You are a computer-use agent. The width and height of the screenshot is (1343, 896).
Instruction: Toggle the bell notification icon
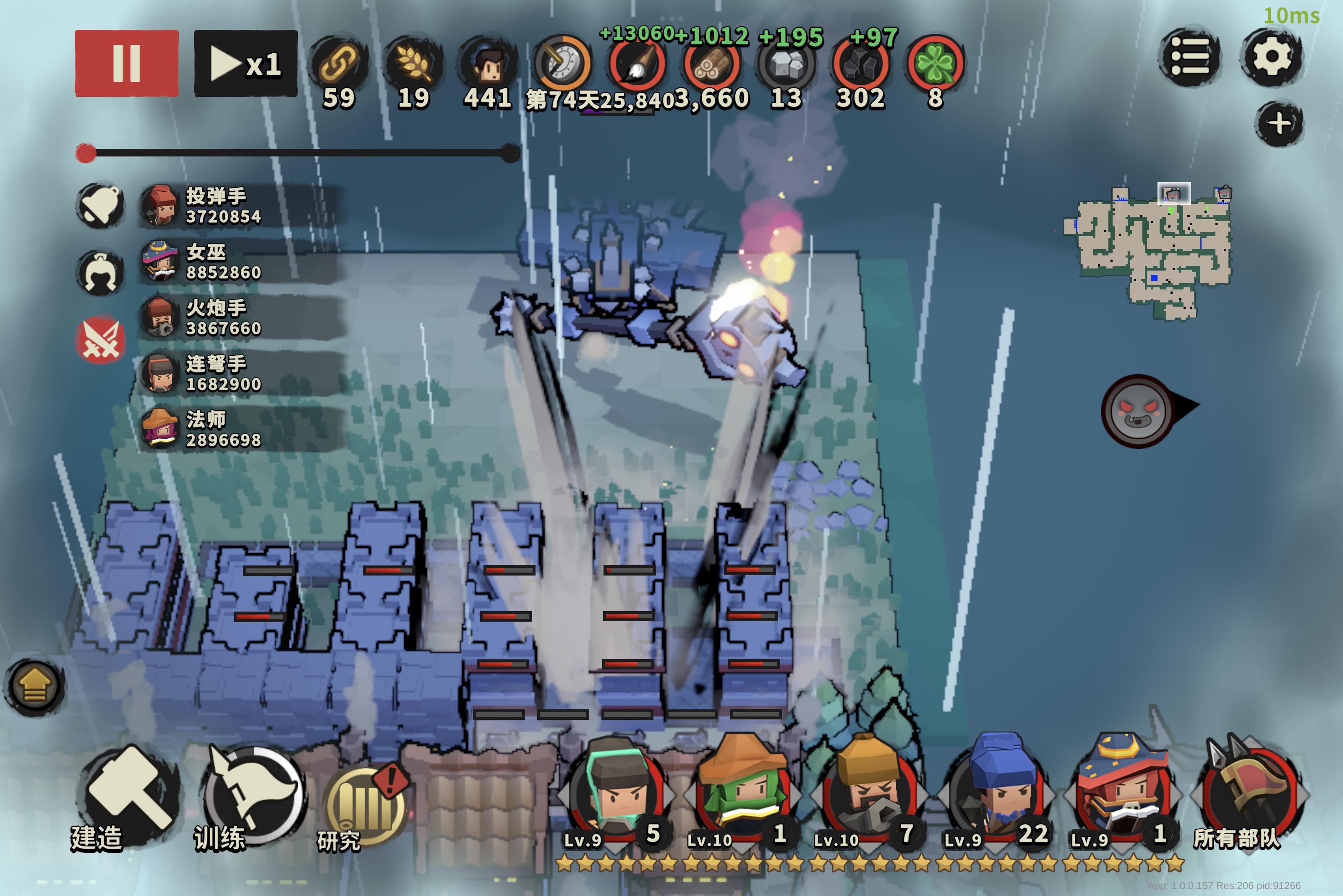(101, 206)
